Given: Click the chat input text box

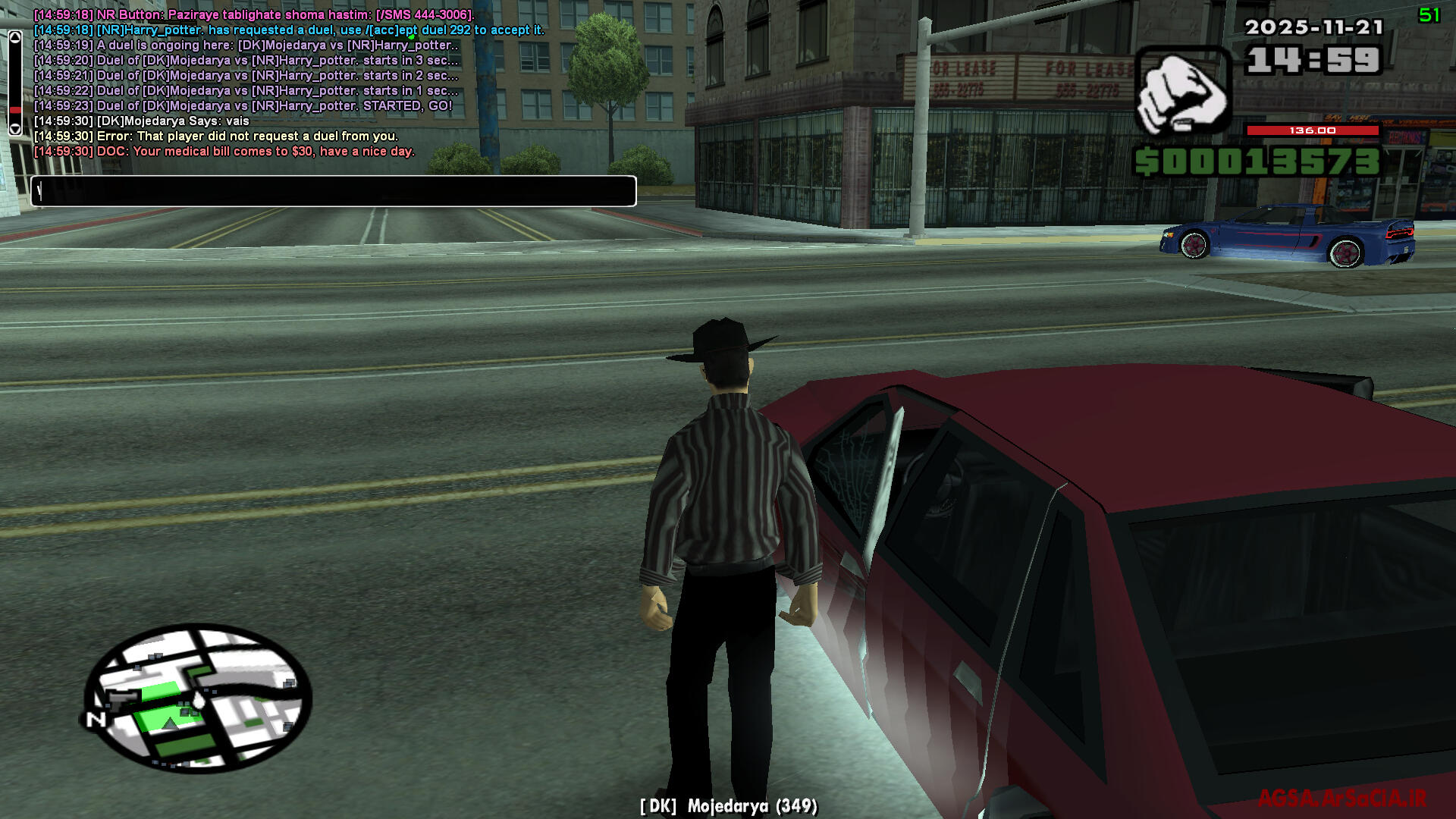Looking at the screenshot, I should point(334,191).
